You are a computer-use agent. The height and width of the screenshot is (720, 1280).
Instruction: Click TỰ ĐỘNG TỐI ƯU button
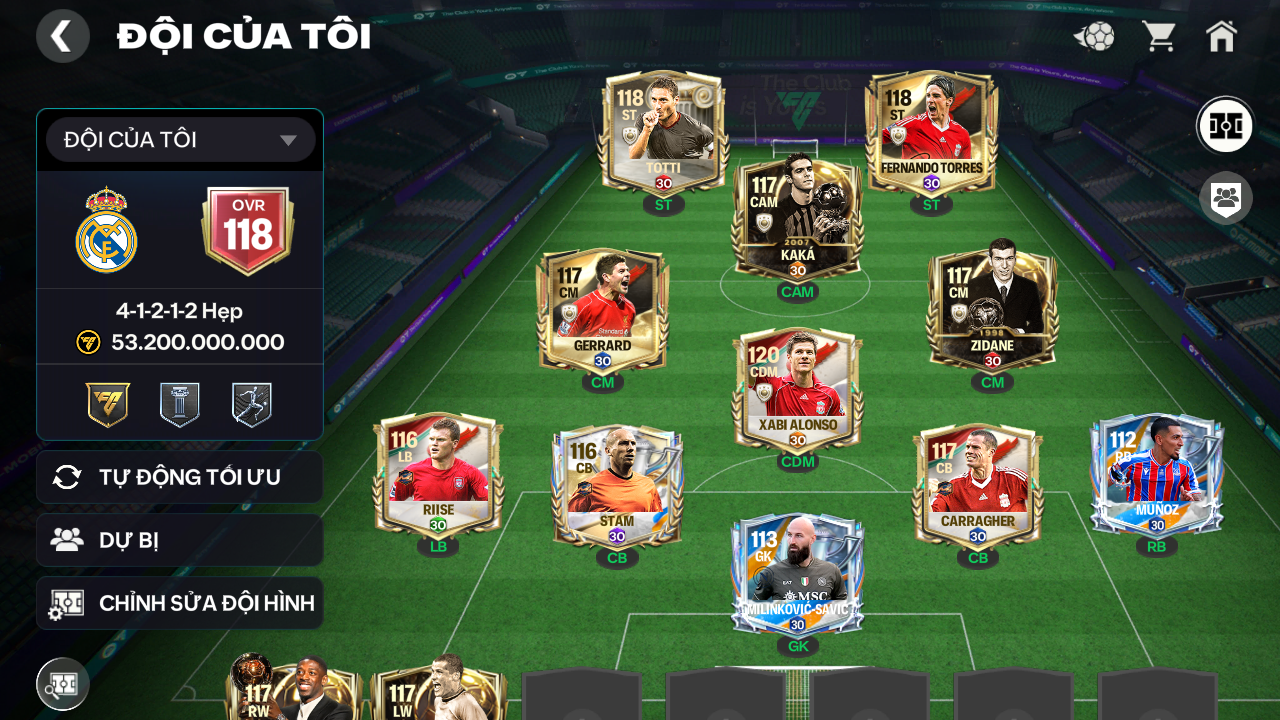tap(180, 477)
